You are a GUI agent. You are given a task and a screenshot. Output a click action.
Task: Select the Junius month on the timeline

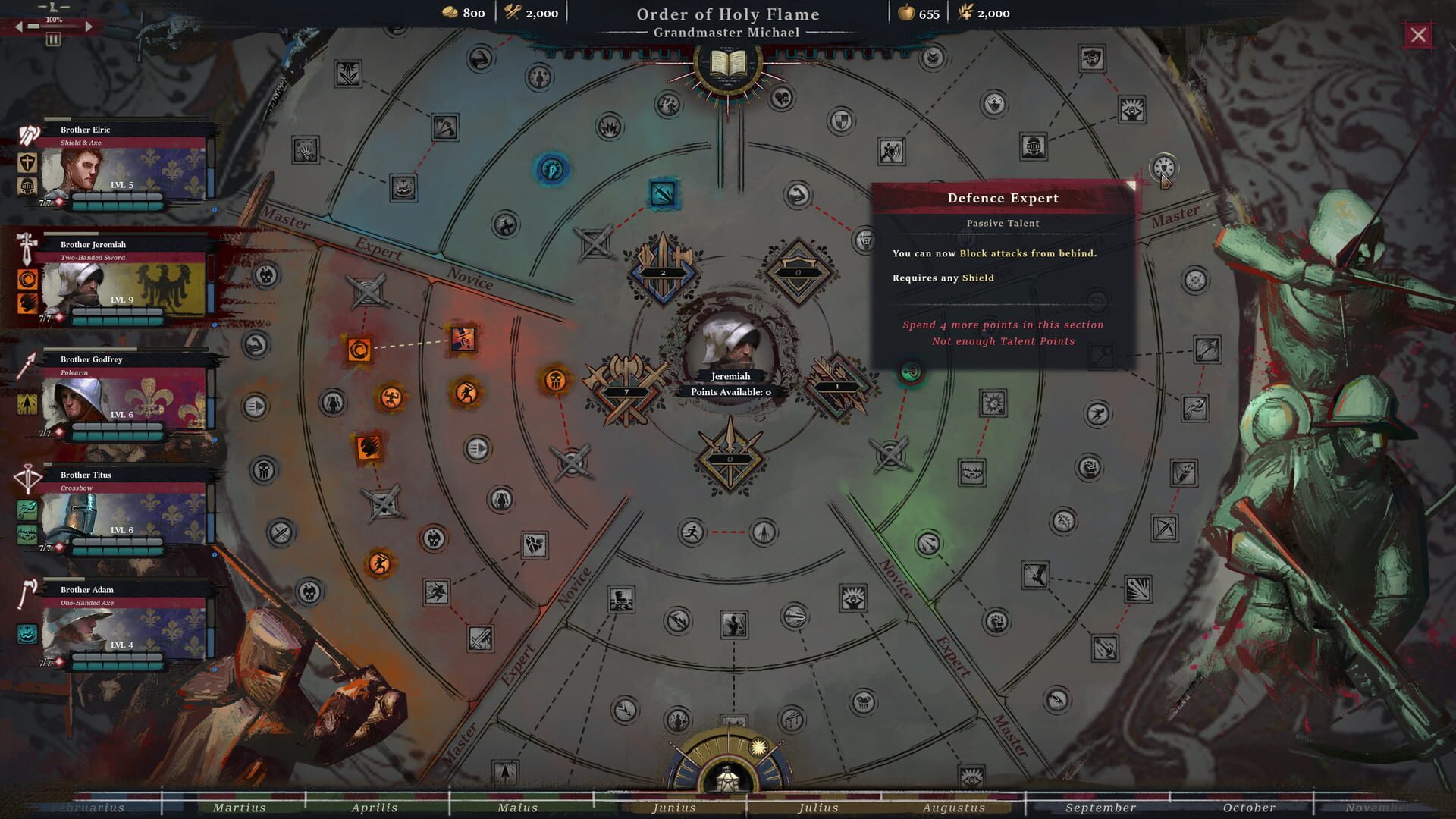(x=673, y=808)
